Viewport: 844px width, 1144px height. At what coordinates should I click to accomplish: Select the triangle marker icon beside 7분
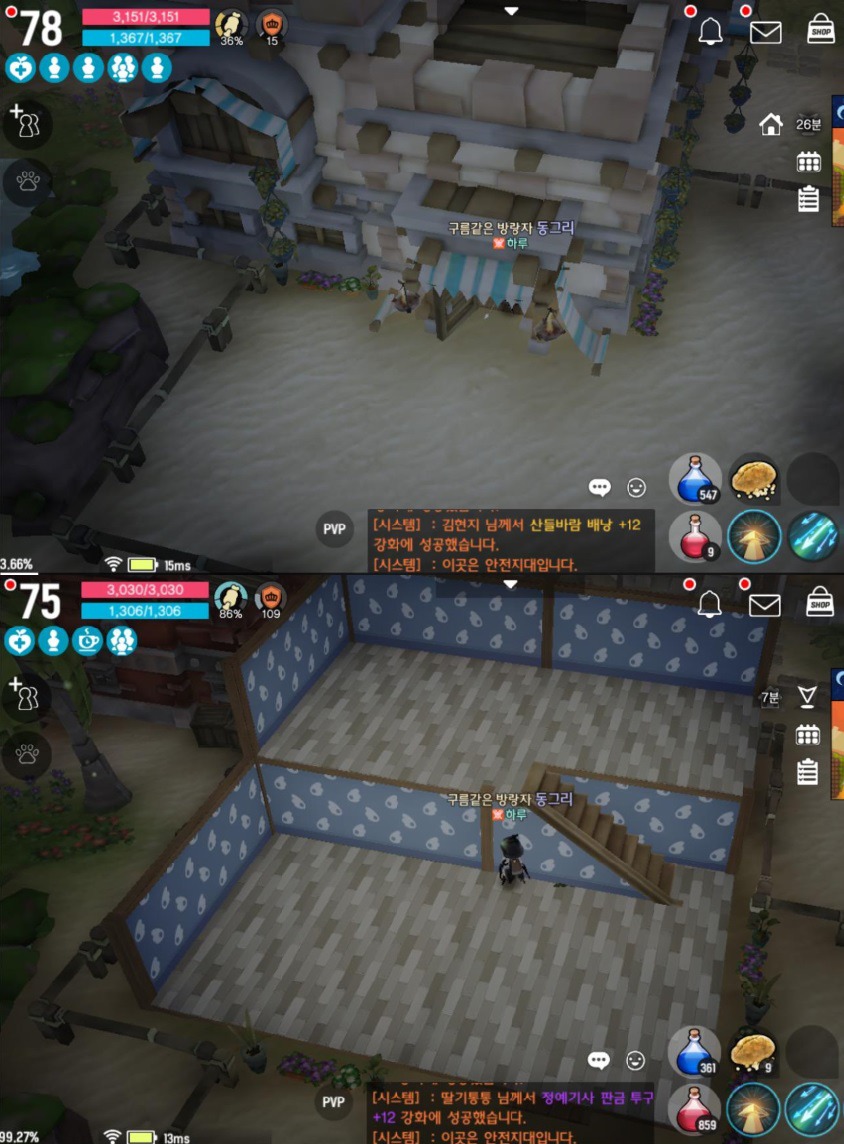click(807, 697)
